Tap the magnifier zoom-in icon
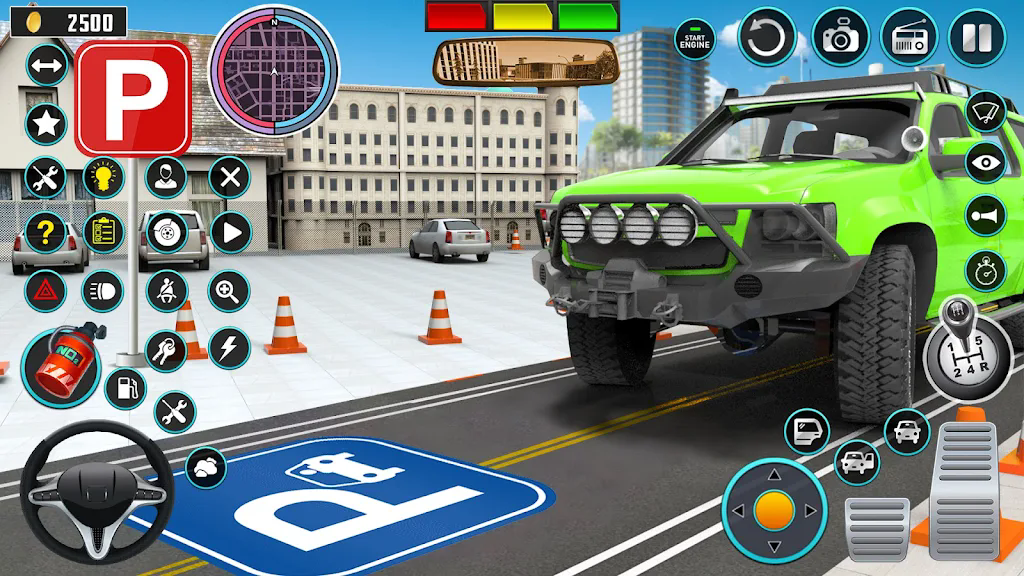Screen dimensions: 1024x576 (x=229, y=291)
